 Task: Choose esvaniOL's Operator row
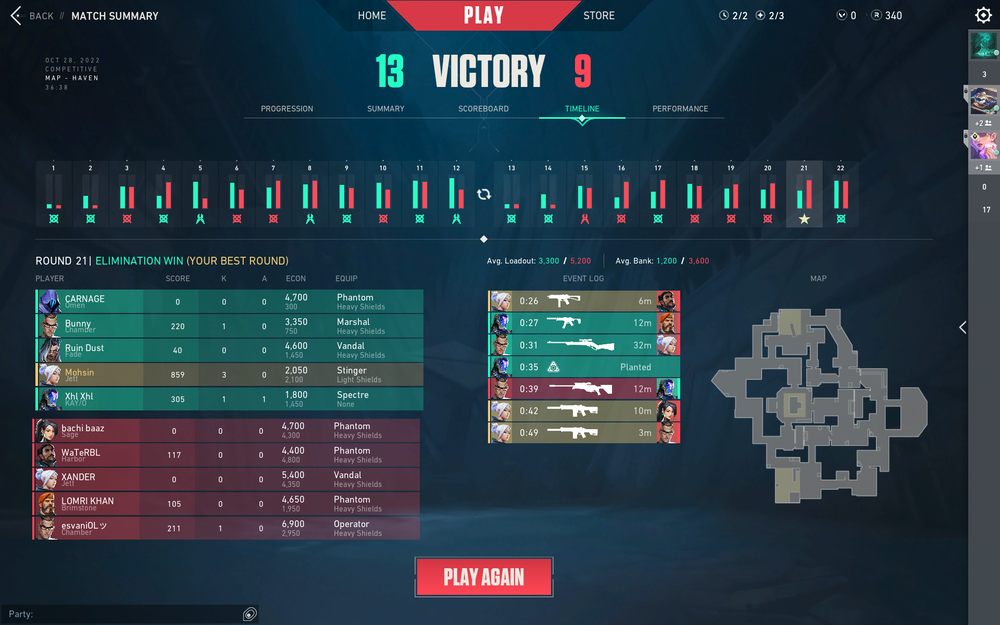228,528
